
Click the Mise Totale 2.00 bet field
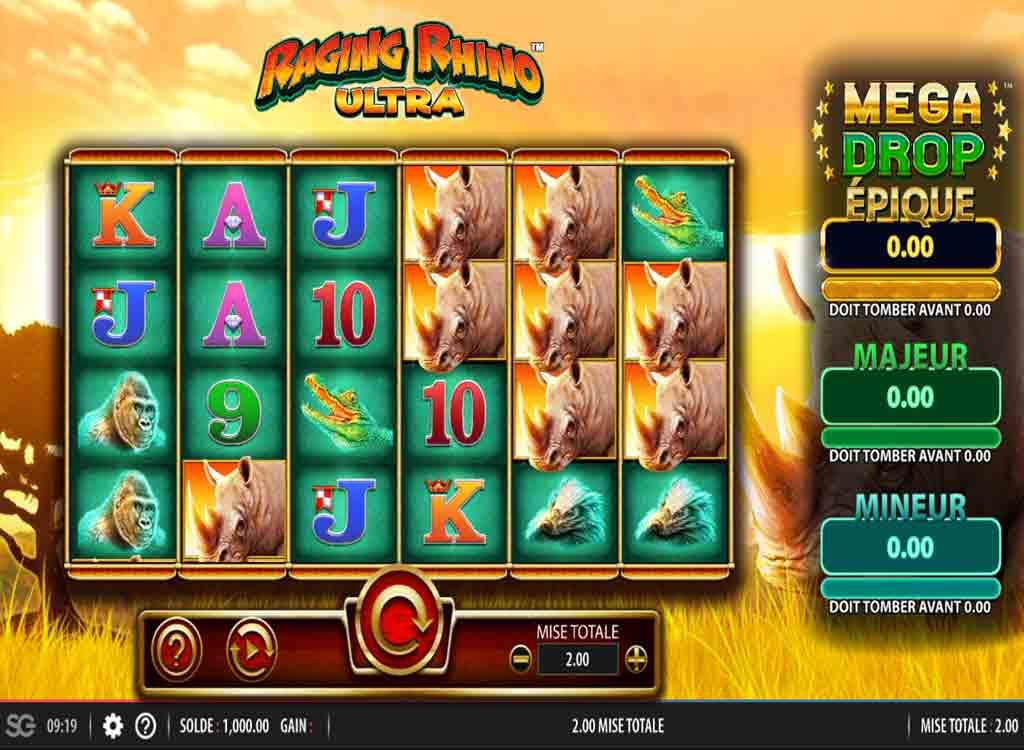click(578, 659)
